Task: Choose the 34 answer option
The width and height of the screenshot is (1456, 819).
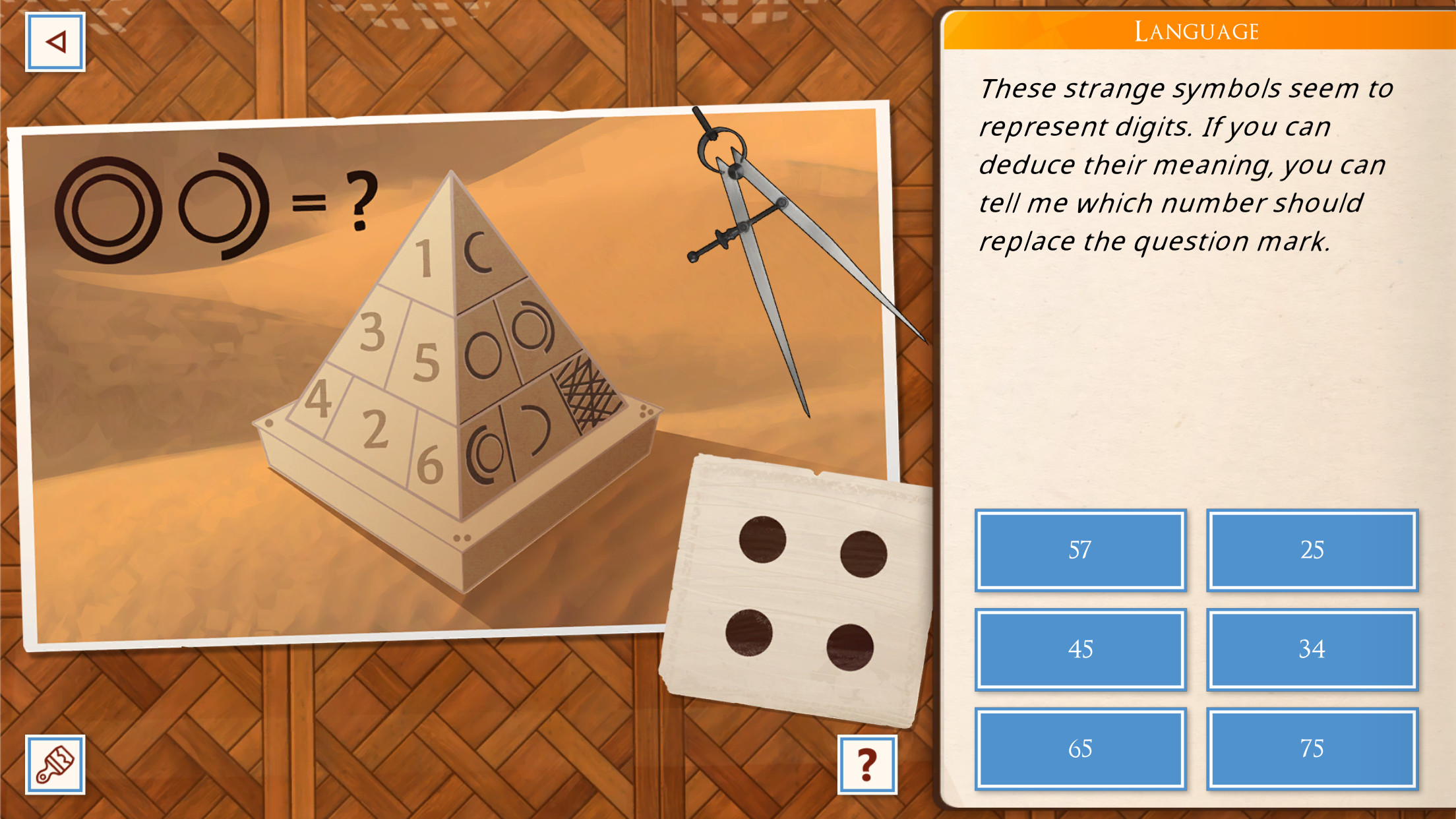Action: point(1312,650)
